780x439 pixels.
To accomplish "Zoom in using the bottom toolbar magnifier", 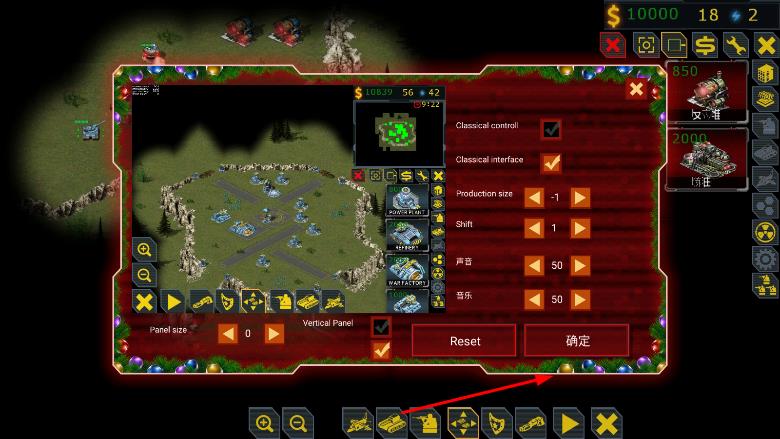I will (264, 423).
